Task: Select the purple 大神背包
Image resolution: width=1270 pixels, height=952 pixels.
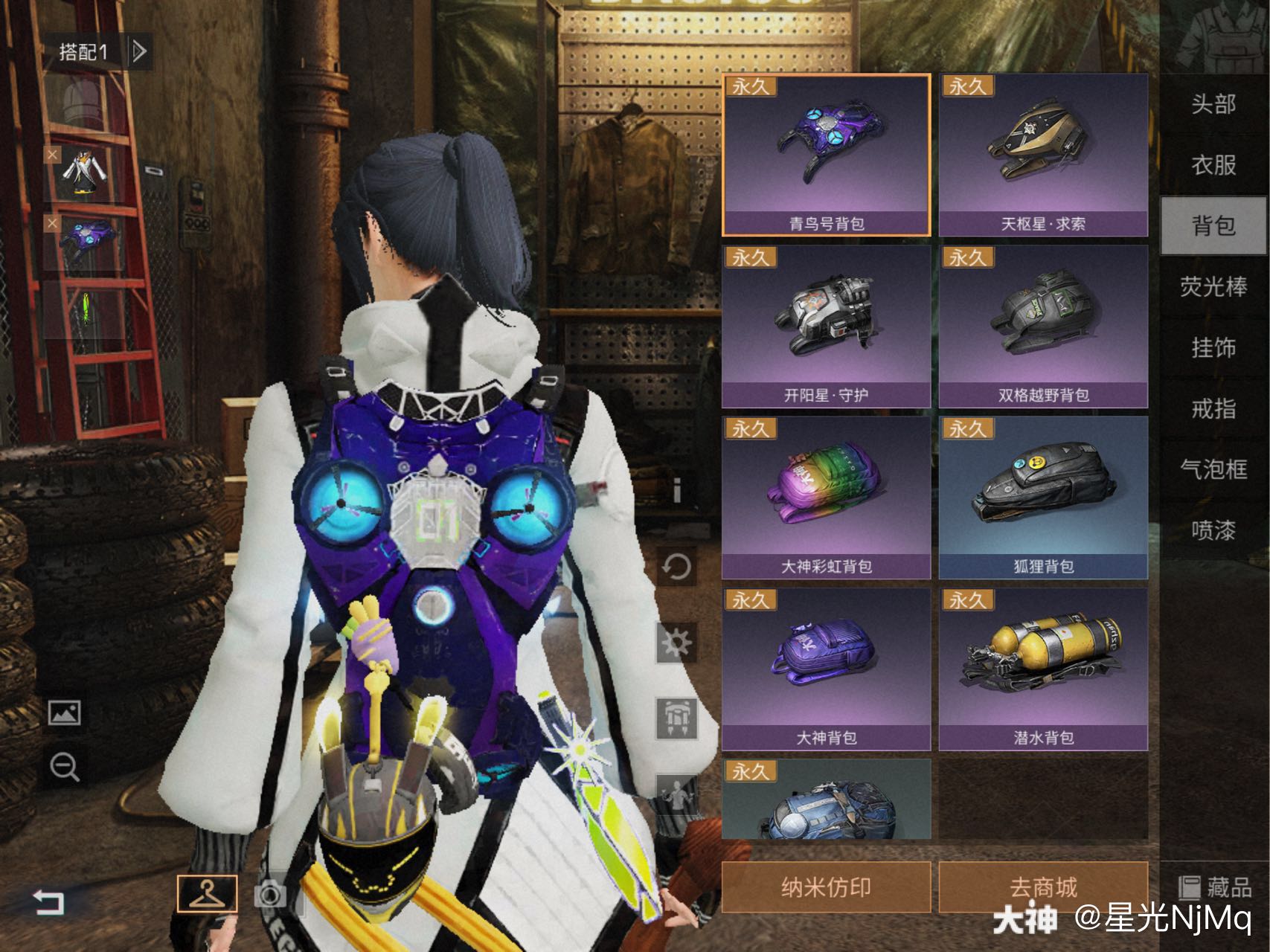Action: click(826, 668)
